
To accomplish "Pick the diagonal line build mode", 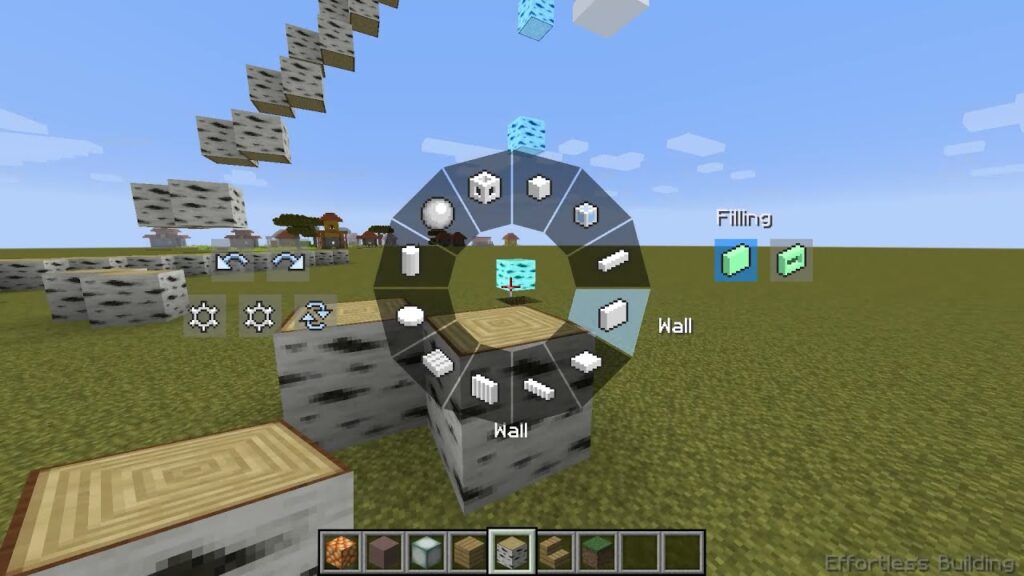I will pyautogui.click(x=539, y=388).
